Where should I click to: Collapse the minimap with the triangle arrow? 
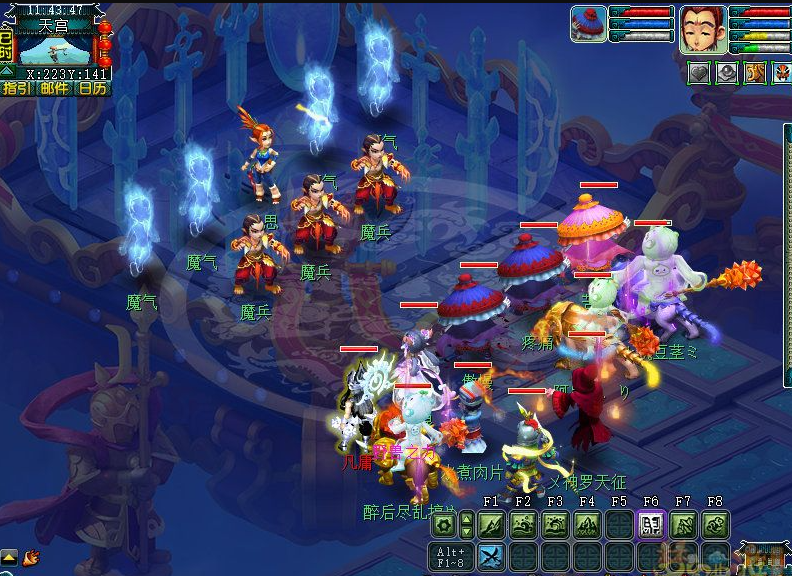click(x=7, y=71)
